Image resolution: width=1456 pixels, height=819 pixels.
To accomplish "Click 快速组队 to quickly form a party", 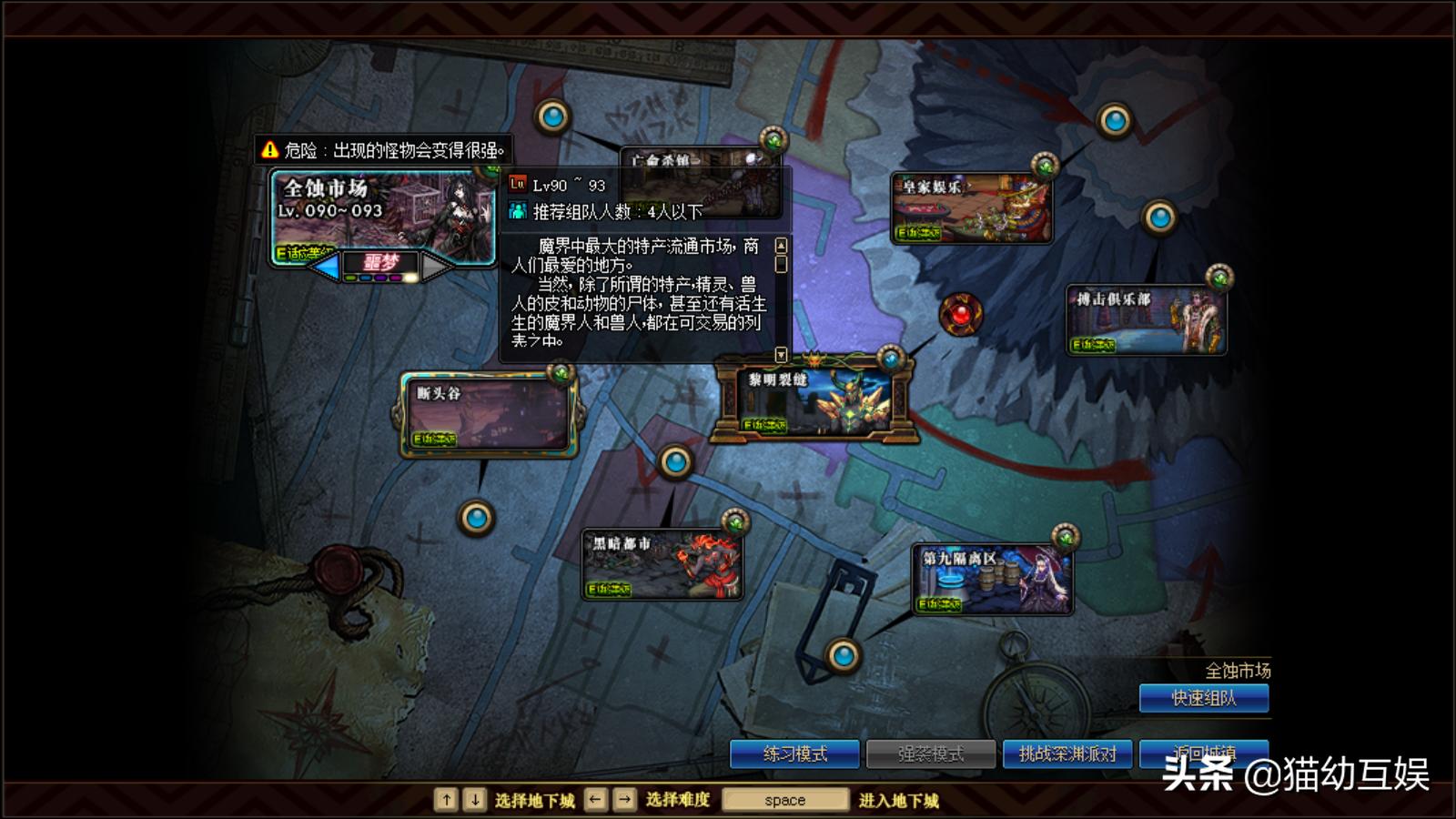I will [1203, 698].
